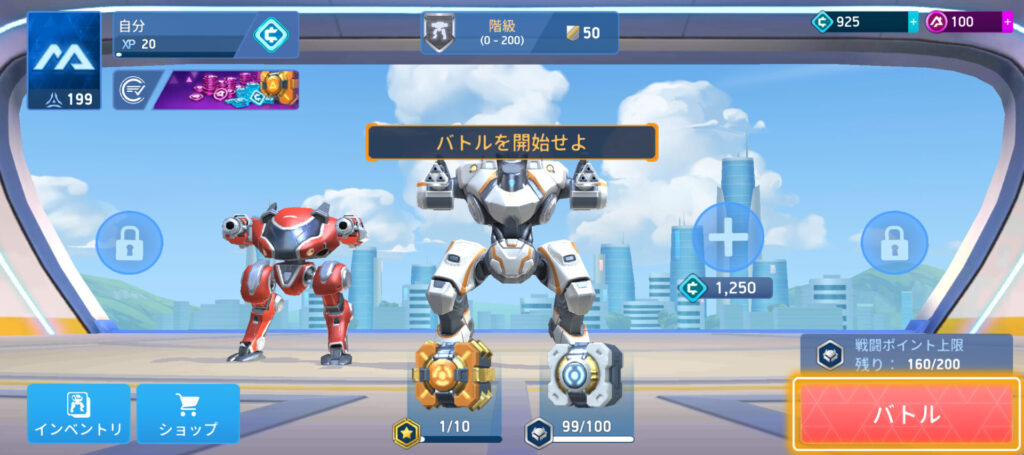This screenshot has width=1024, height=455.
Task: Add more credits with the cyan plus
Action: click(x=912, y=22)
